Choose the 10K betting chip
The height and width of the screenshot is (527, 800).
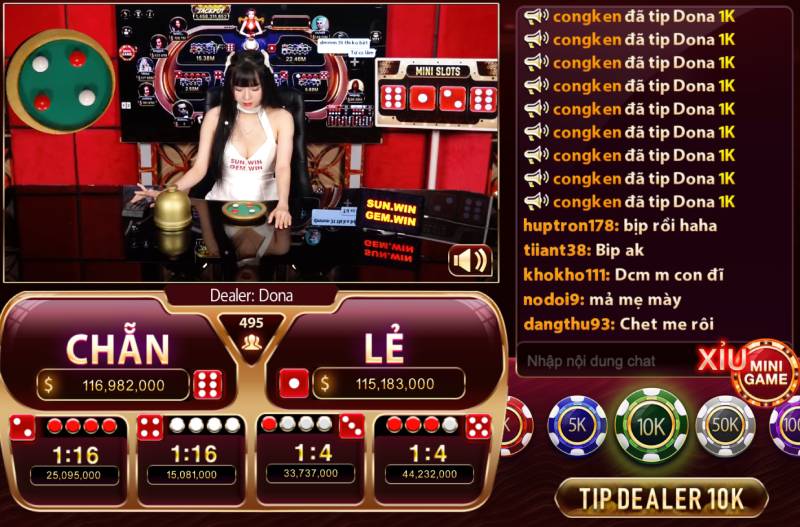[x=651, y=425]
